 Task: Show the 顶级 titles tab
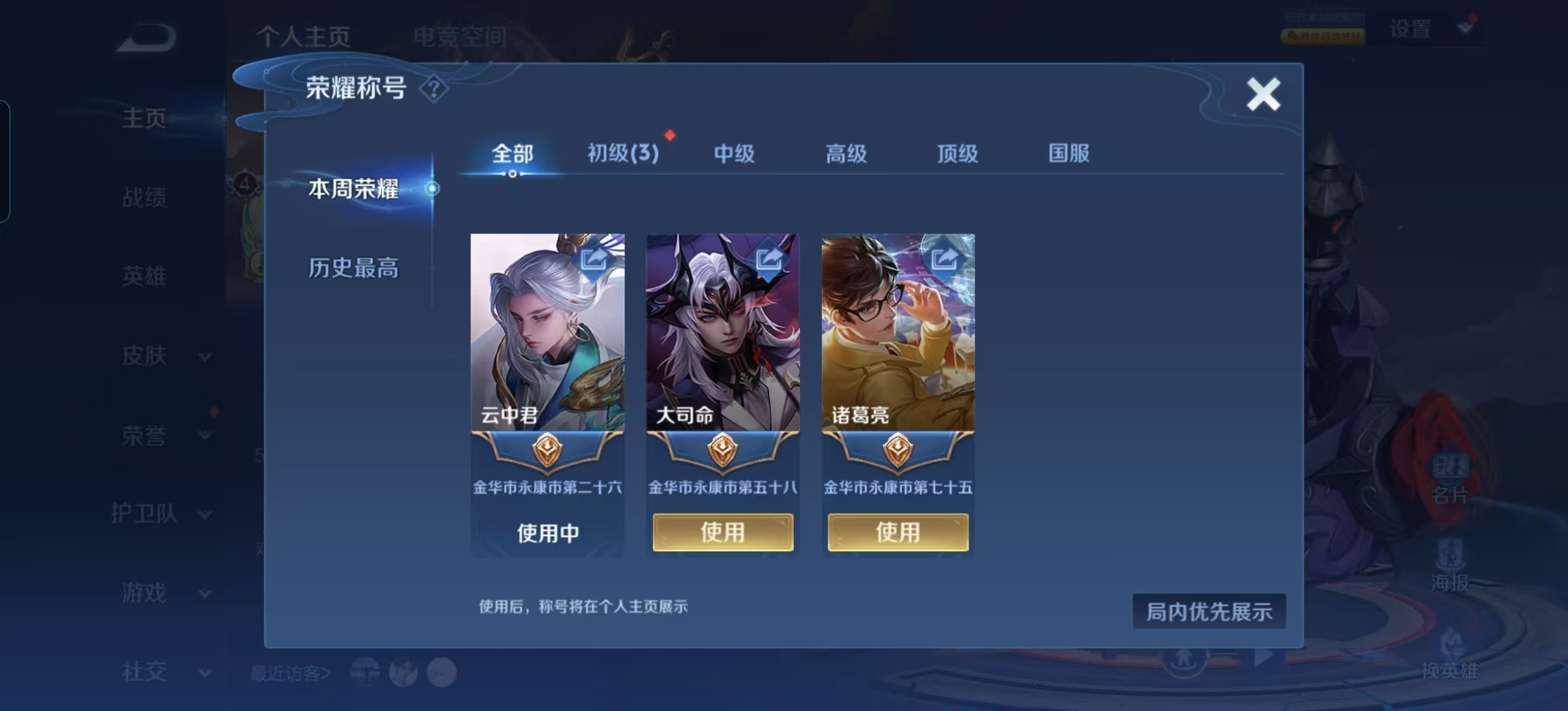pyautogui.click(x=957, y=153)
